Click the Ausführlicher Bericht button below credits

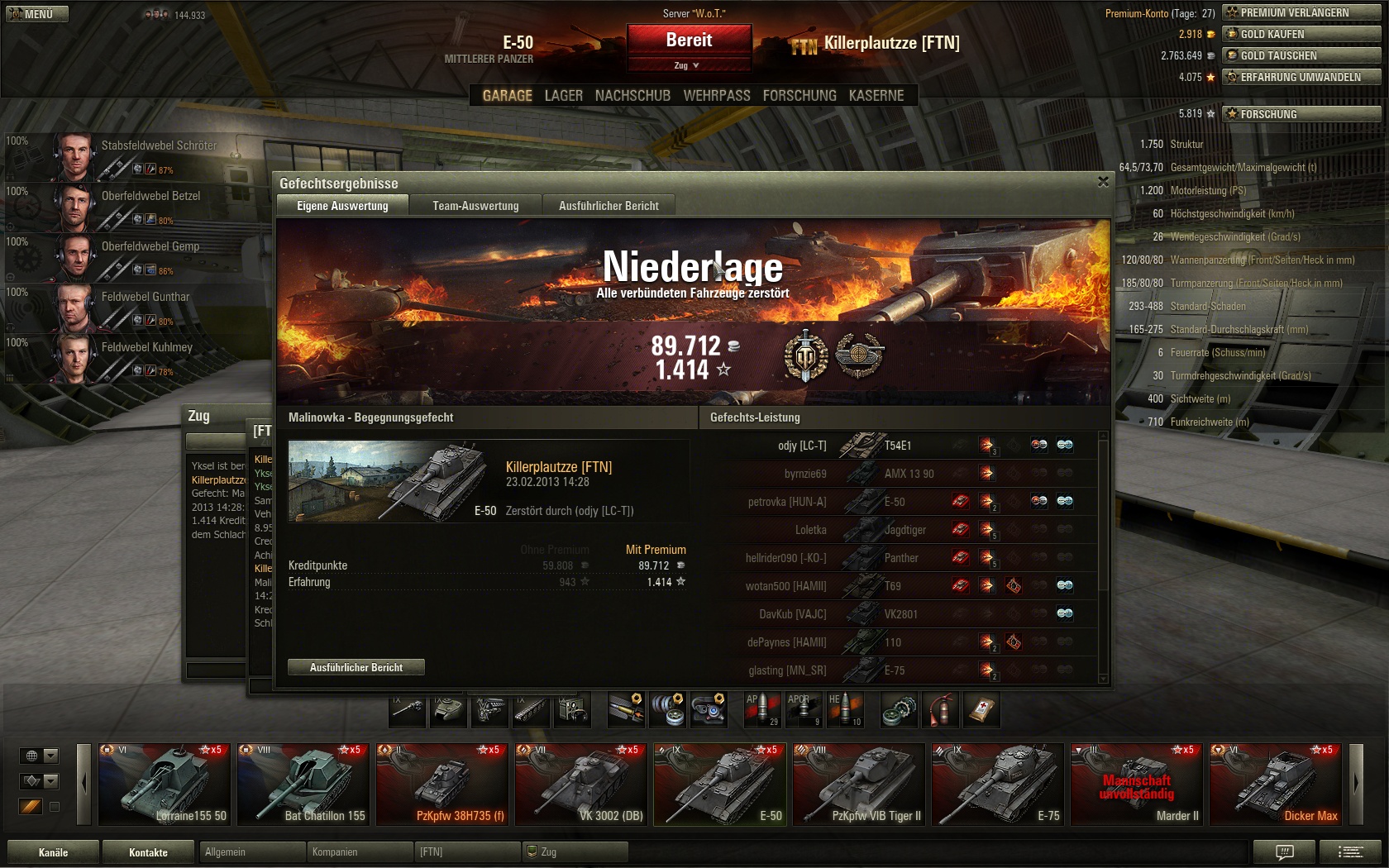(356, 667)
